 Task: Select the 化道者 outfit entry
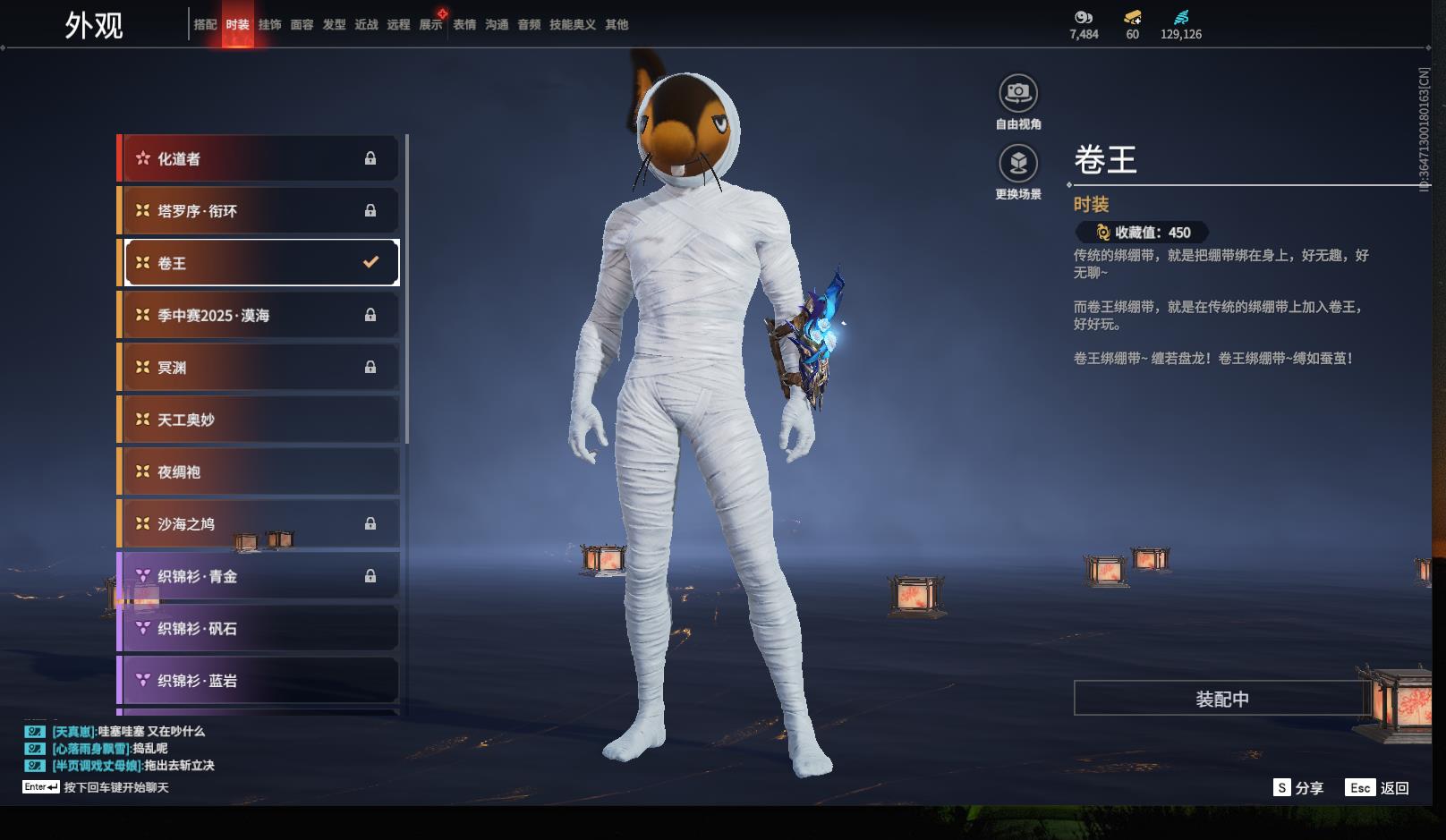[x=259, y=159]
